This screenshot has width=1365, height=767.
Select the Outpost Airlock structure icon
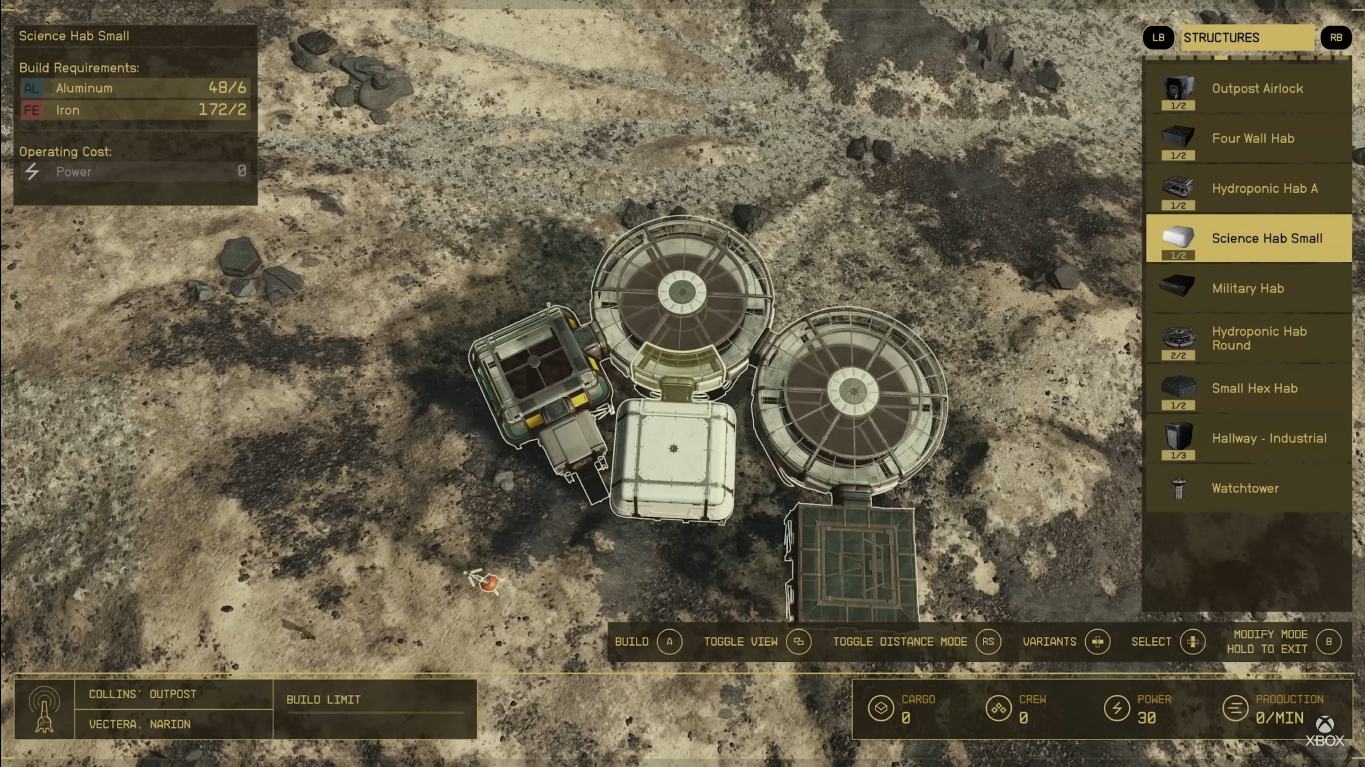coord(1177,88)
